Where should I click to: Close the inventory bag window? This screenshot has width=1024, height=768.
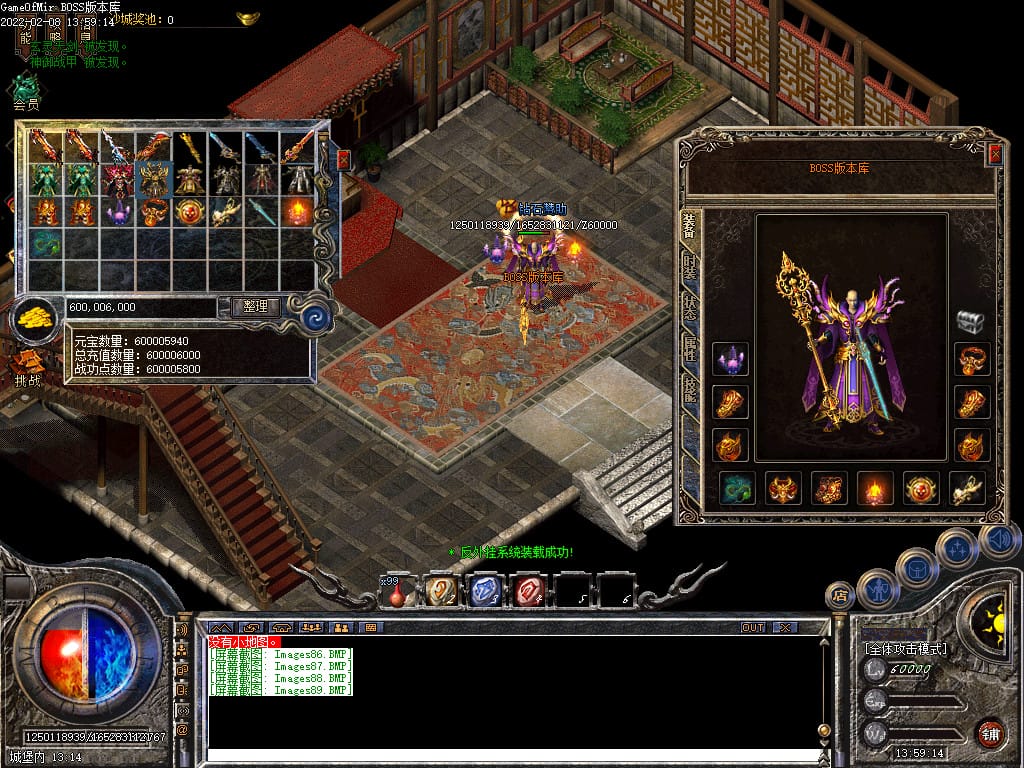(x=343, y=159)
